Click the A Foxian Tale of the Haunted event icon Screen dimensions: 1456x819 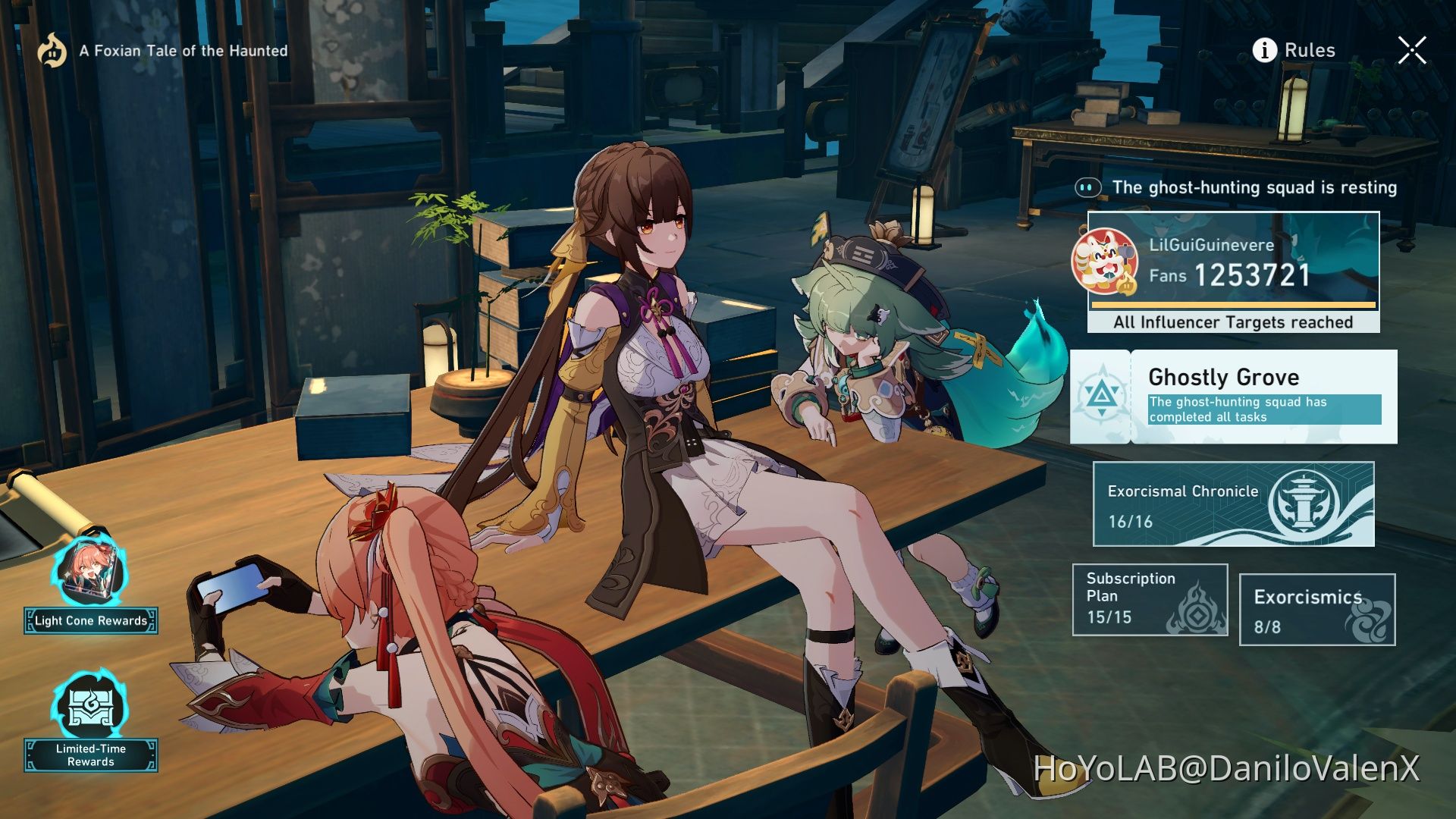tap(52, 51)
